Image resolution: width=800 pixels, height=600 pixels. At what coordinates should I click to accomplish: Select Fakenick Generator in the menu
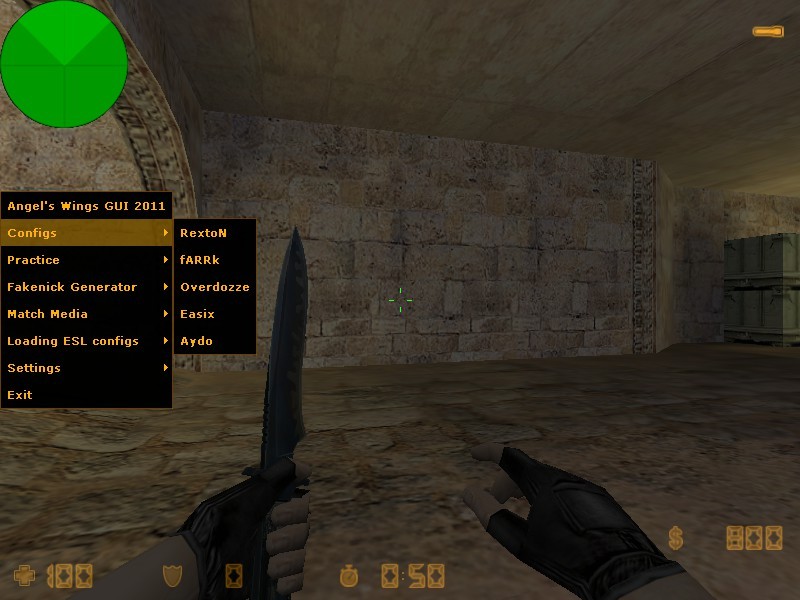point(86,287)
